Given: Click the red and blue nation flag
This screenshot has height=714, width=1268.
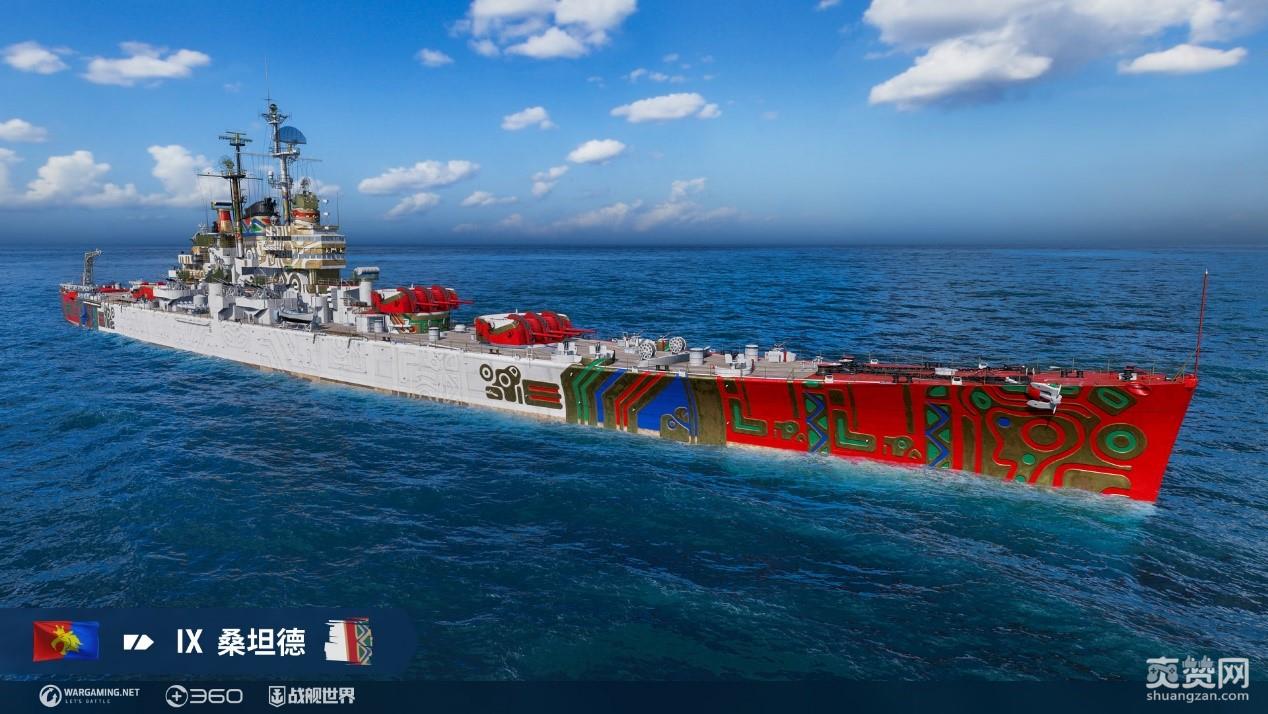Looking at the screenshot, I should click(66, 641).
